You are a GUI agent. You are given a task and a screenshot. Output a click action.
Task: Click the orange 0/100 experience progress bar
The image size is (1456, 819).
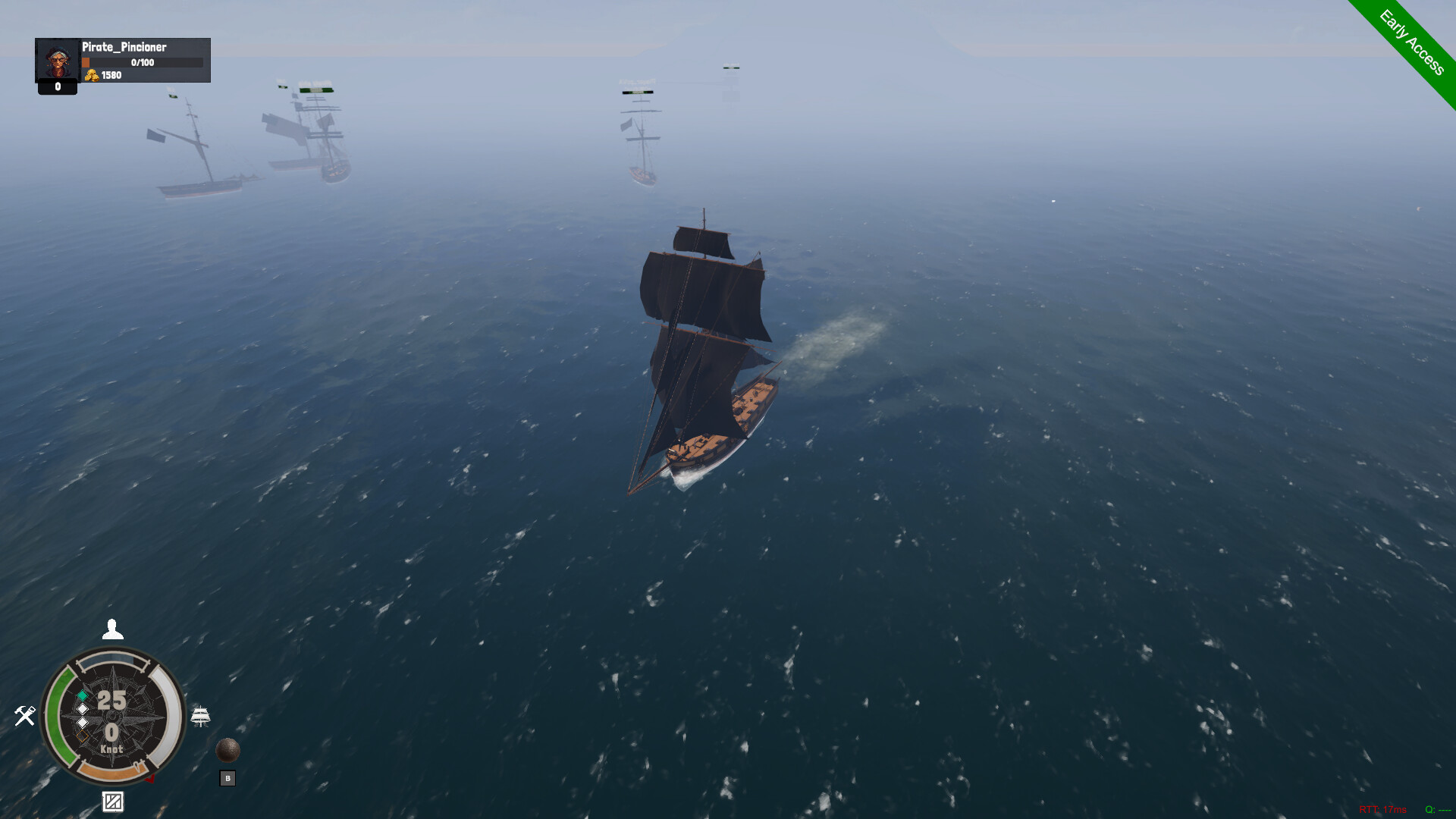point(141,63)
